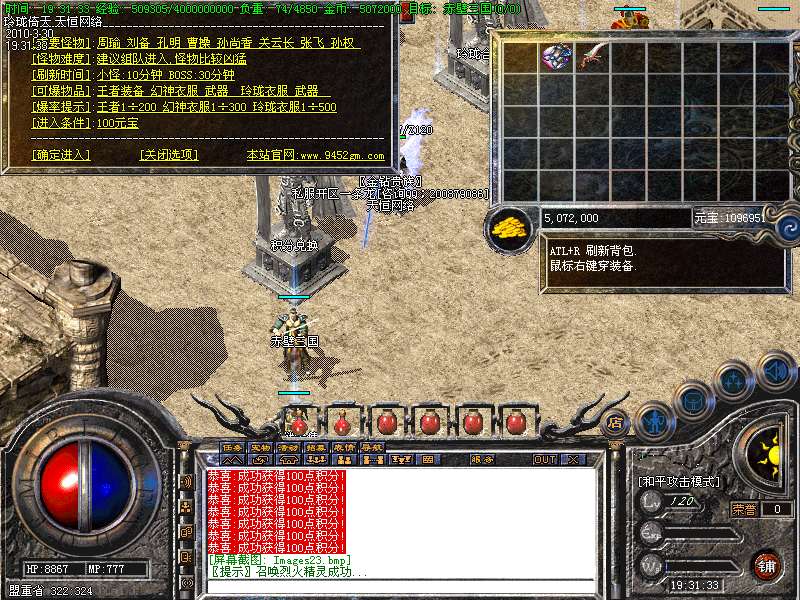This screenshot has width=800, height=600.
Task: Open the character panel figure icon
Action: (653, 419)
